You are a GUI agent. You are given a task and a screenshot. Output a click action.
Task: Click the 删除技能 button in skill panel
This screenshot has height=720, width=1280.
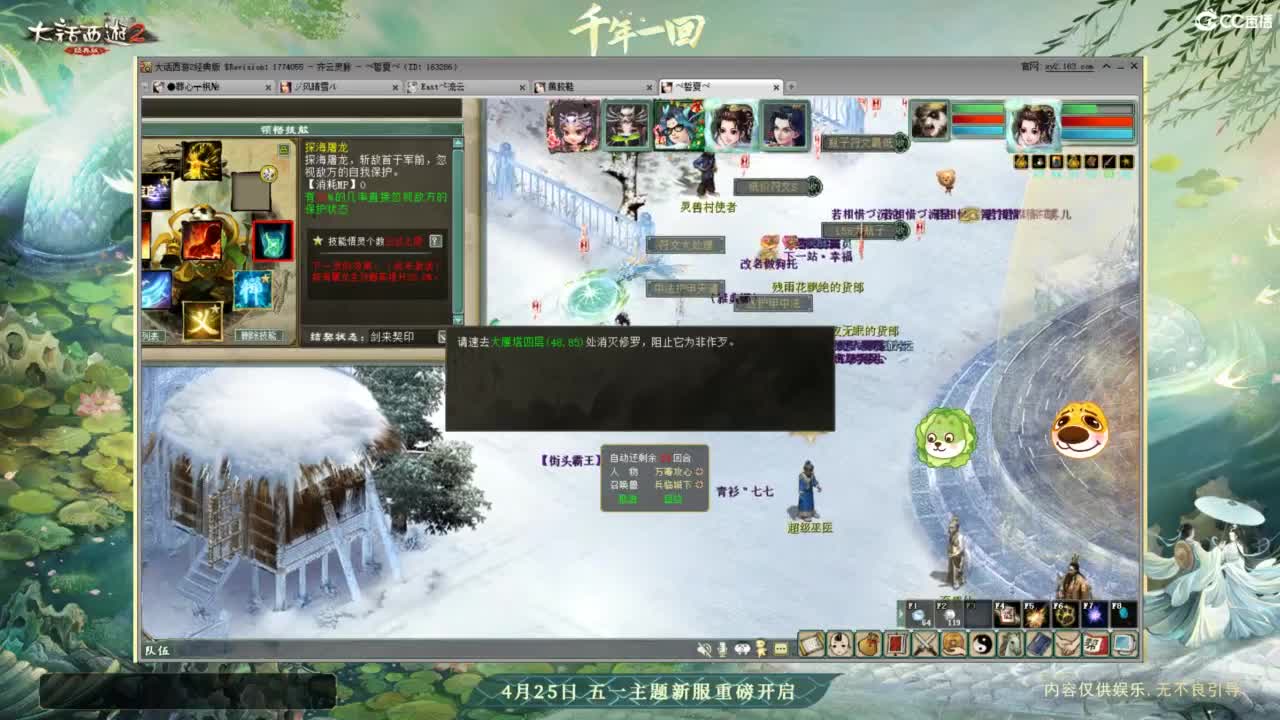(x=258, y=335)
